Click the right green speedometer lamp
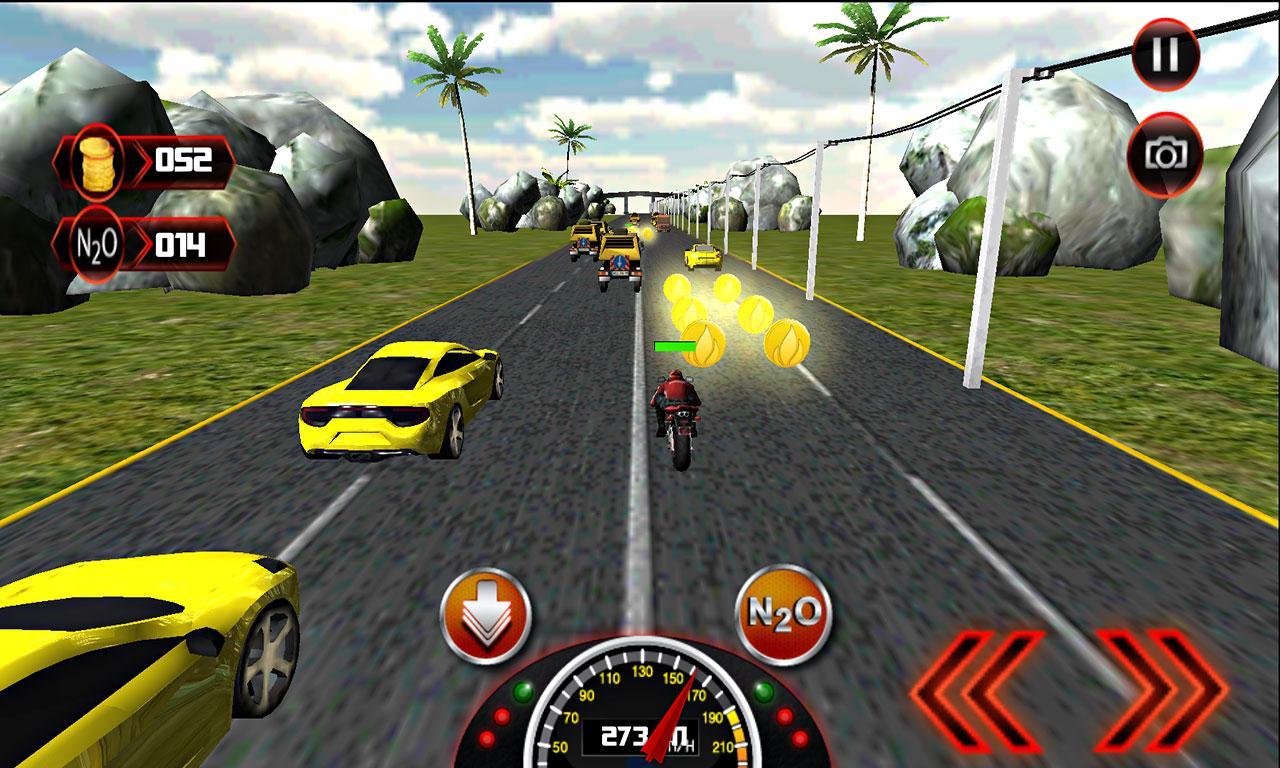This screenshot has width=1280, height=768. (762, 692)
